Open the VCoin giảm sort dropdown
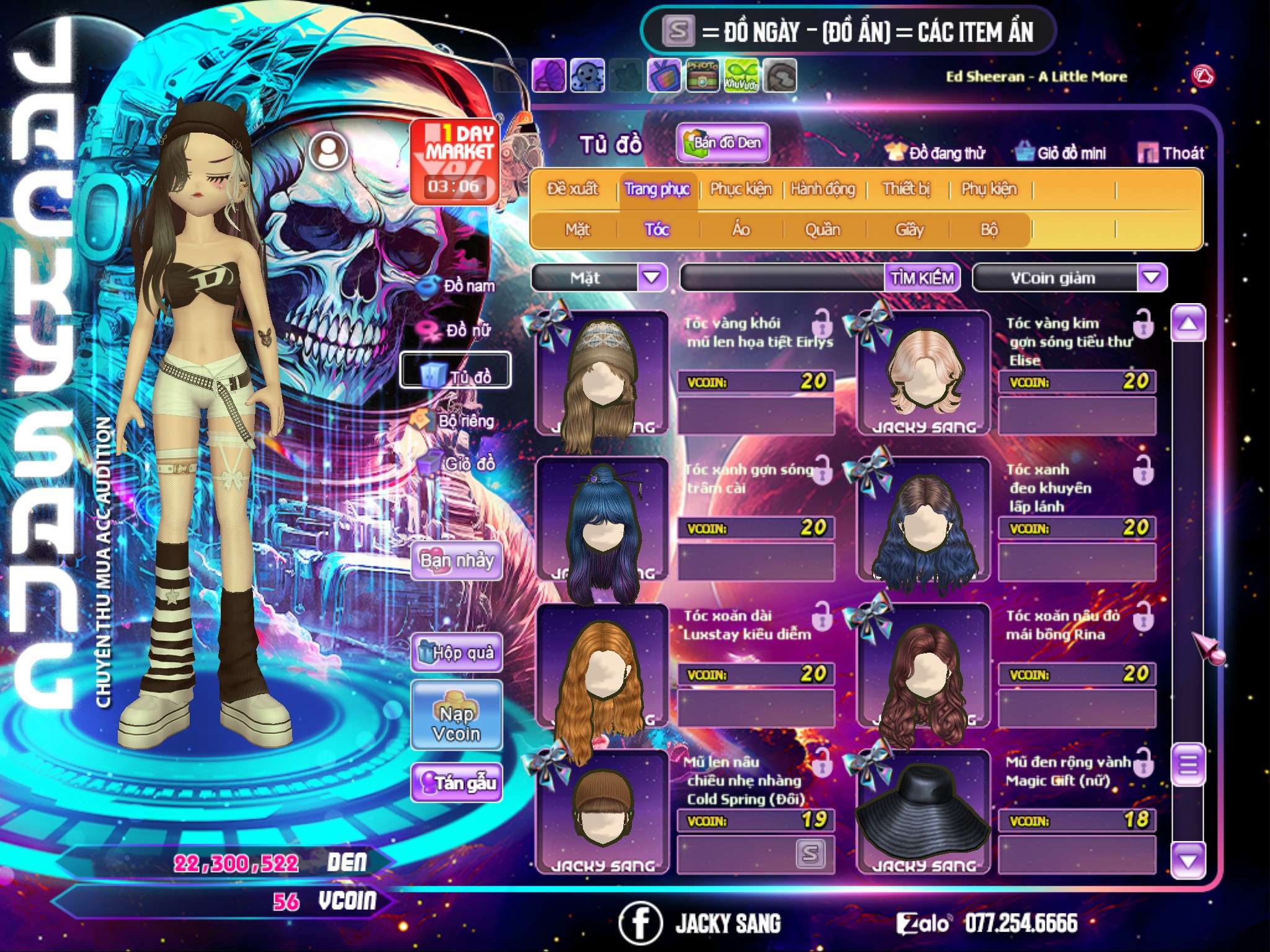Image resolution: width=1270 pixels, height=952 pixels. (1151, 278)
